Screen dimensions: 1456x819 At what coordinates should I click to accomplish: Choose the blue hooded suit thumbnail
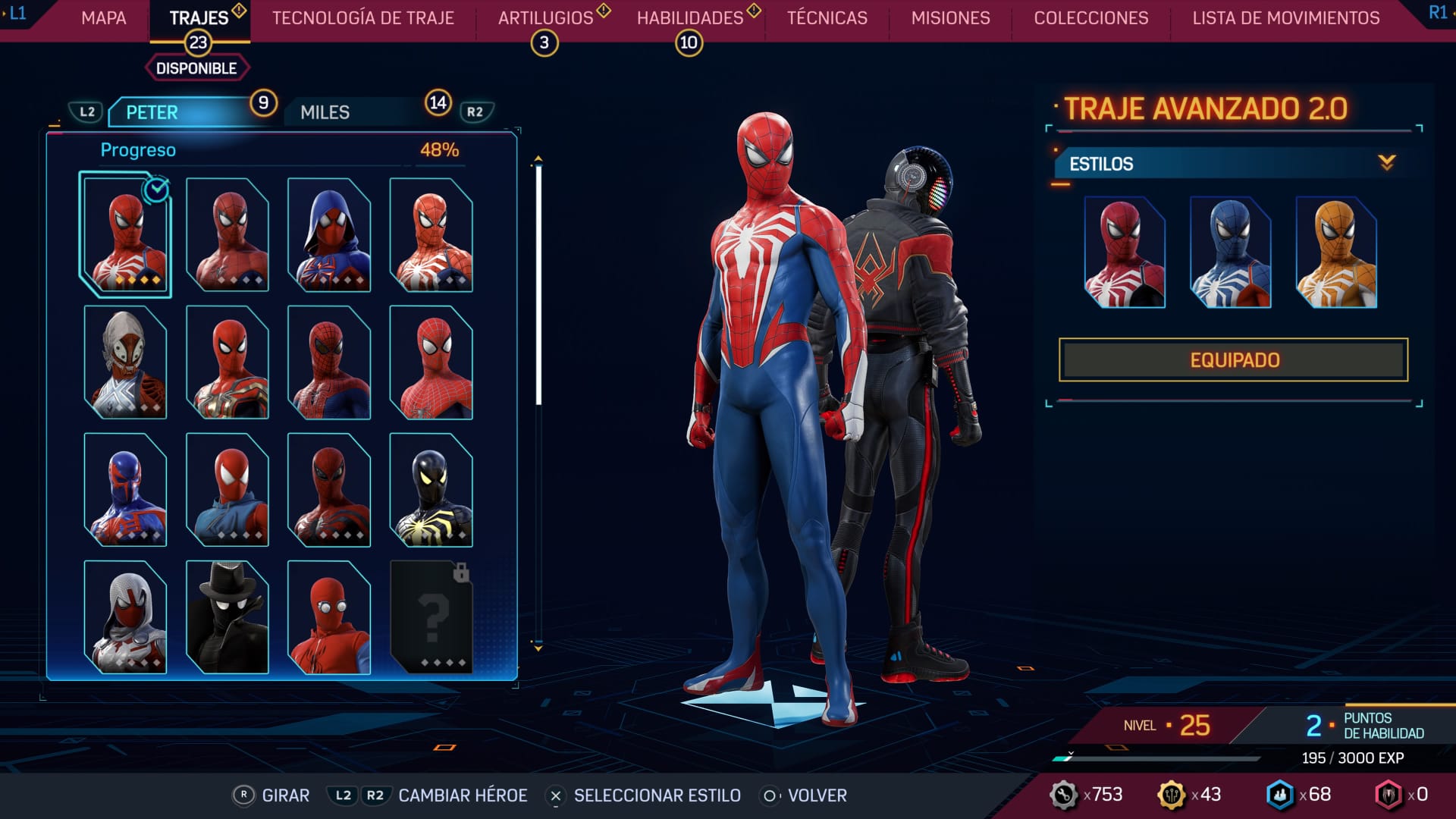(329, 235)
